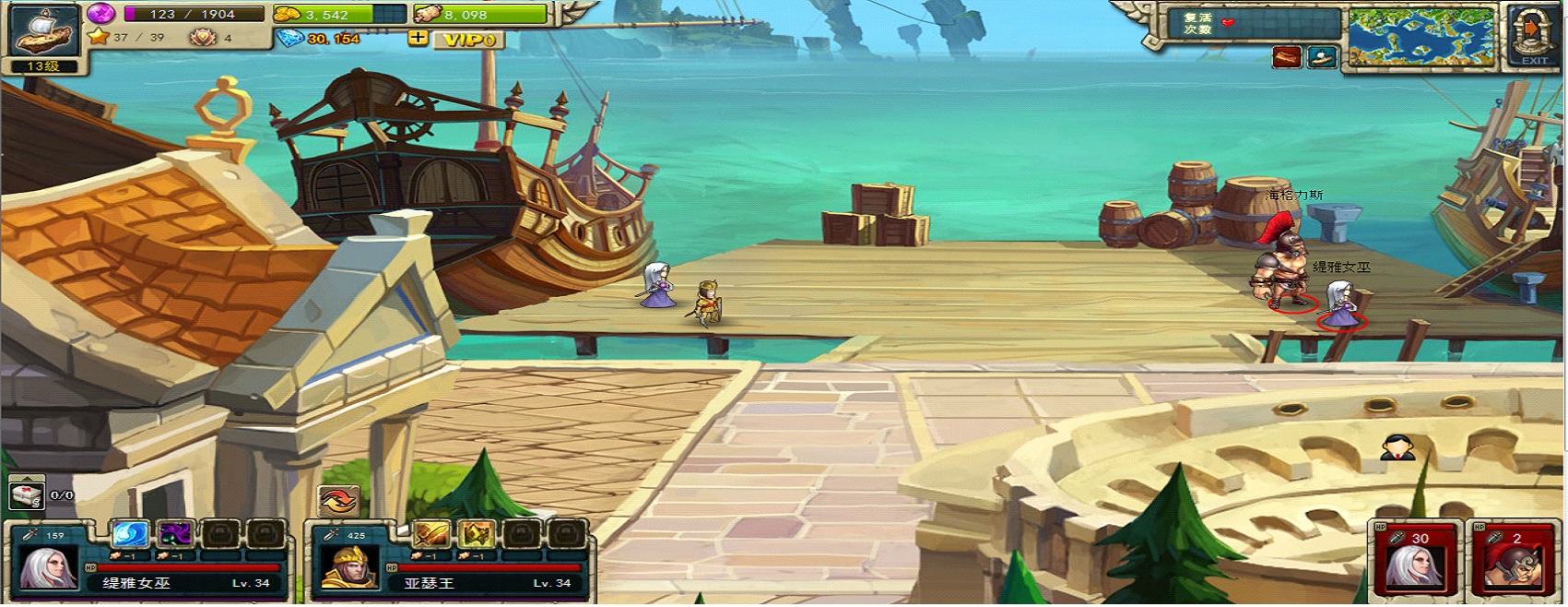Activate the blue water wave skill
Screen dimensions: 1568x607
click(x=130, y=533)
